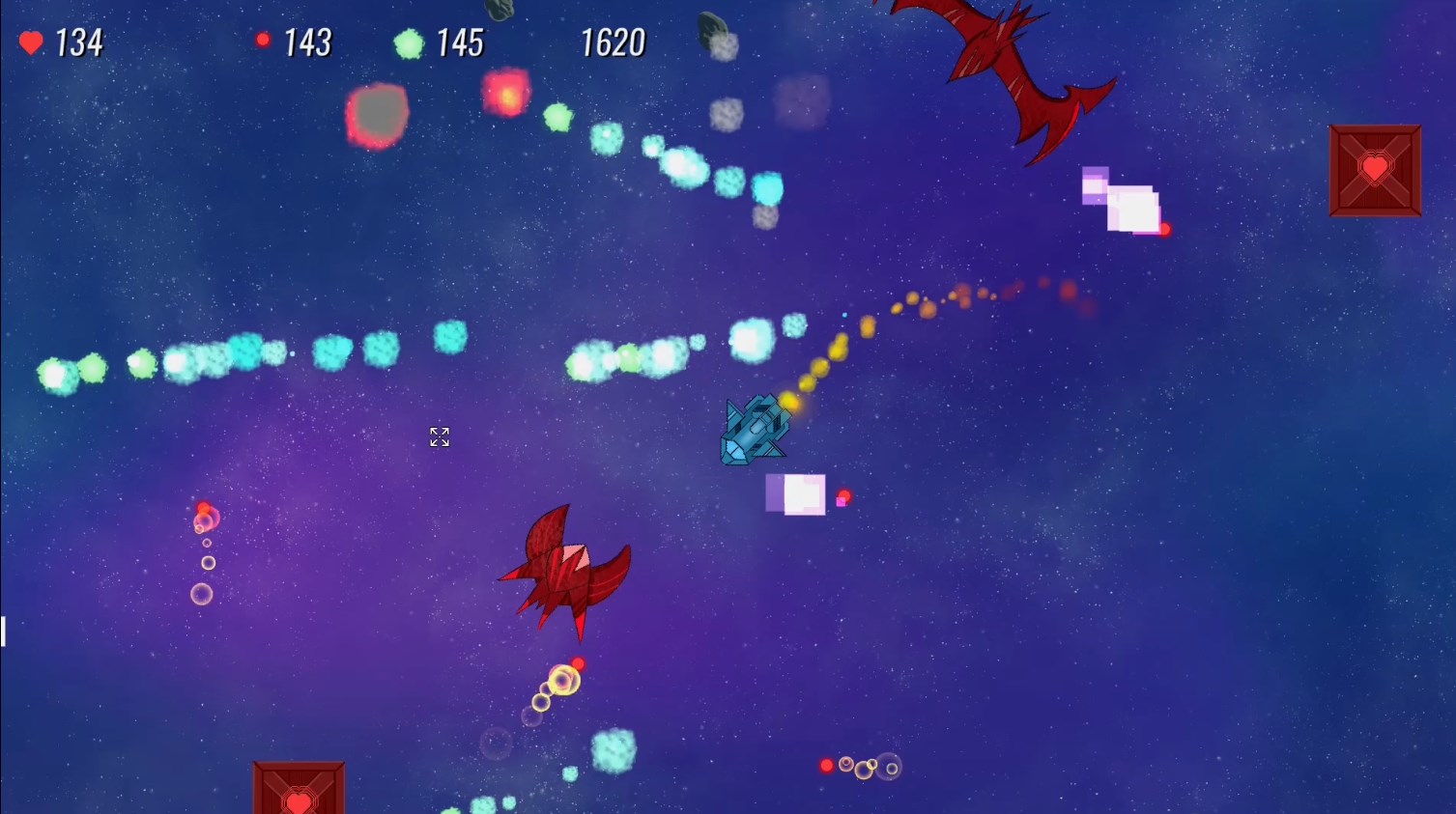Click the fullscreen expand icon
This screenshot has width=1456, height=814.
pos(439,436)
